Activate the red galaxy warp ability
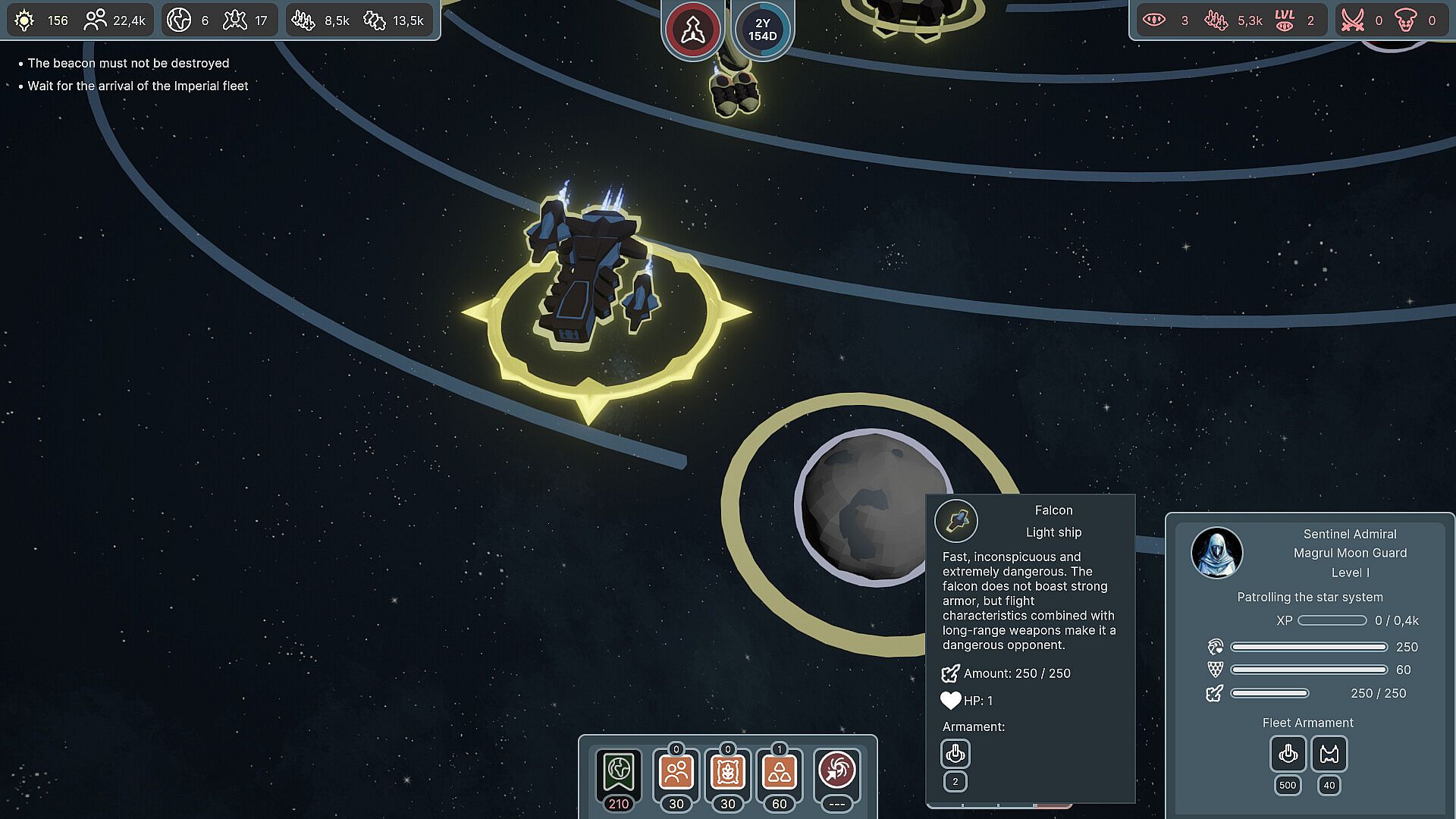 point(837,772)
